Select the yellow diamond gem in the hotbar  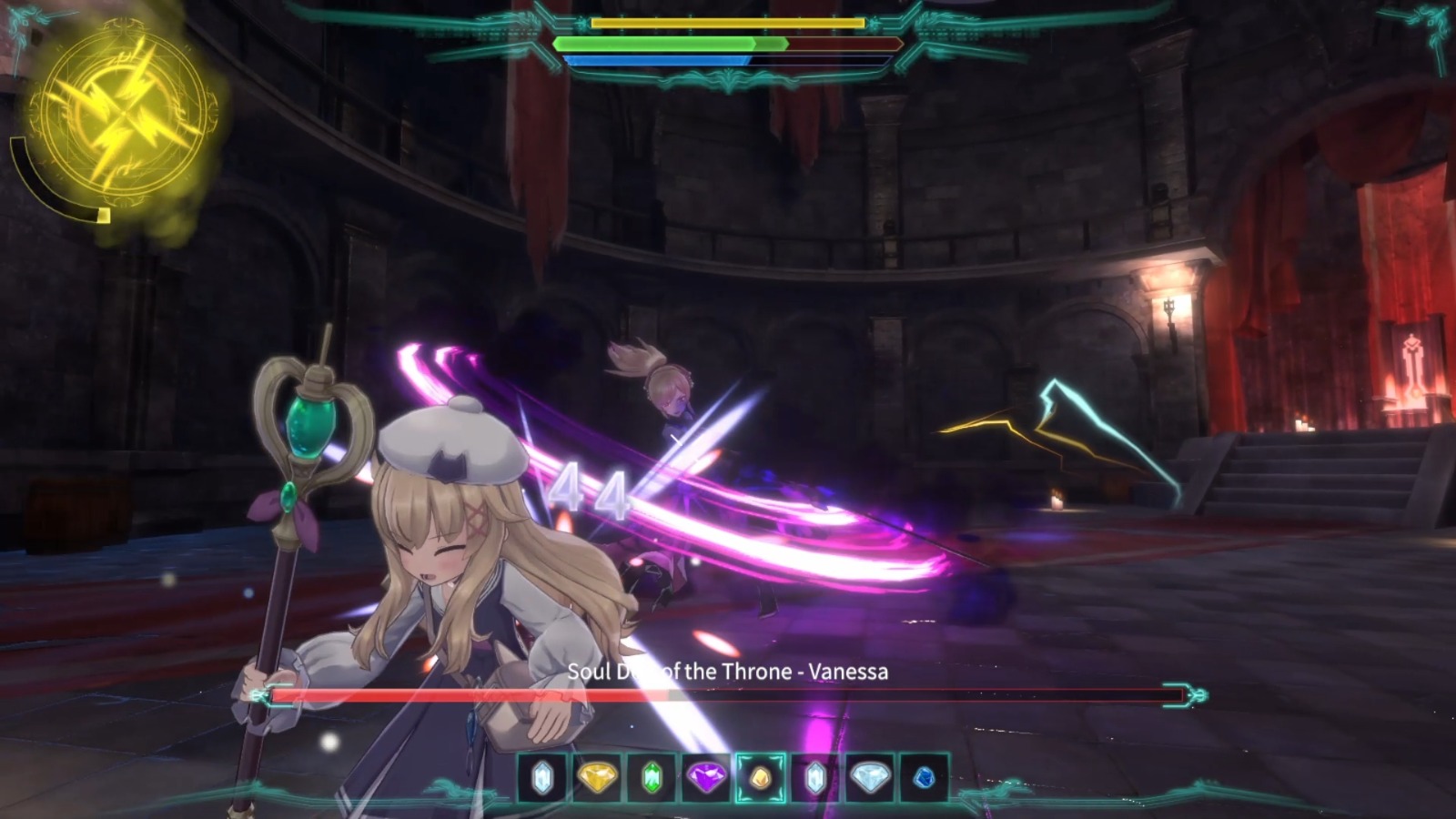click(x=596, y=780)
